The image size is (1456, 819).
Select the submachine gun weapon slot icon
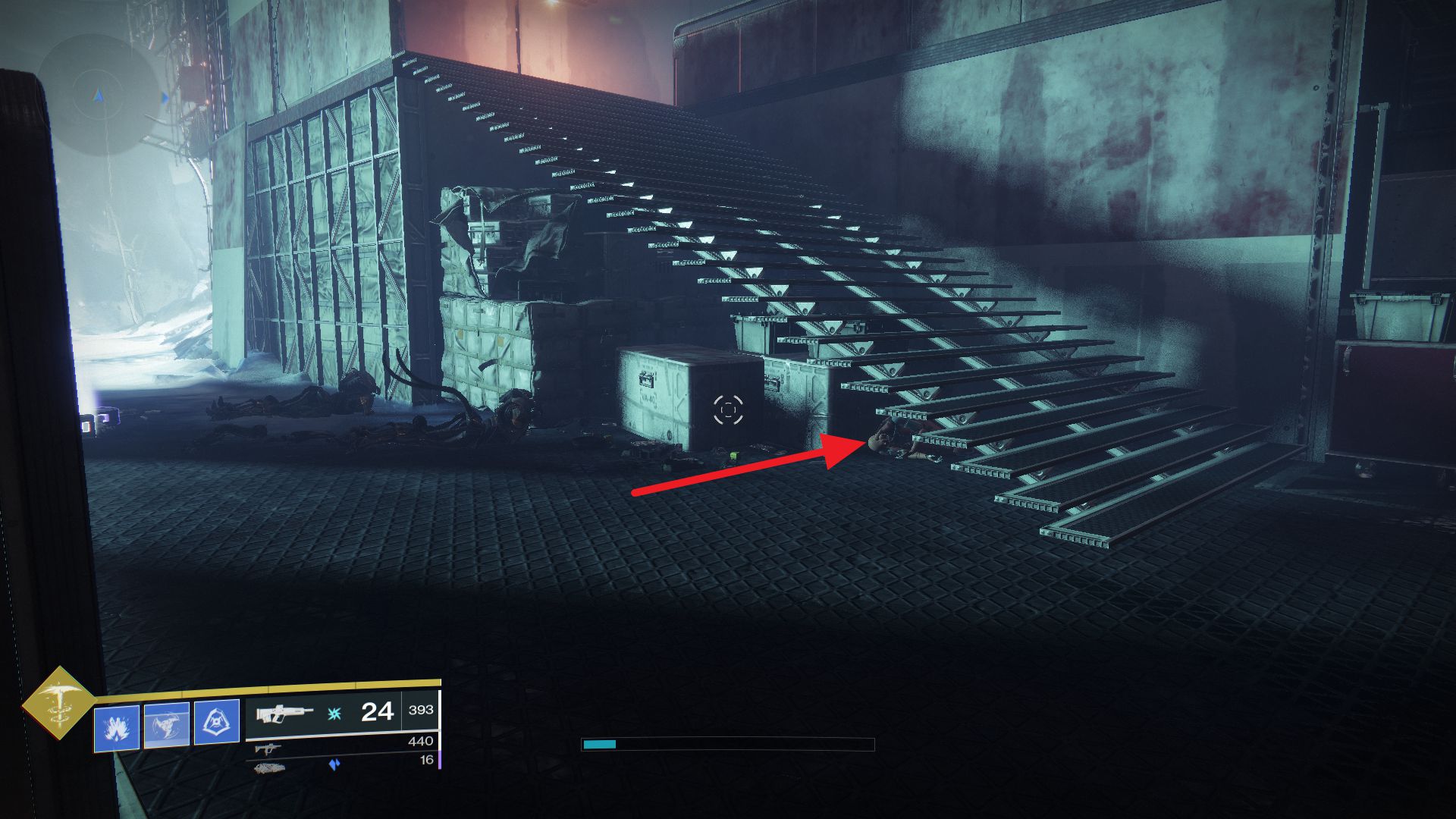click(x=268, y=748)
